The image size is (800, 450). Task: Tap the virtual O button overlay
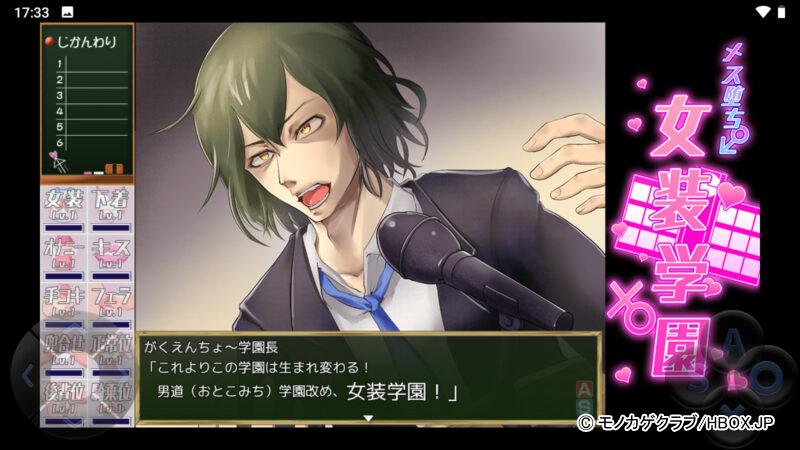tap(768, 378)
